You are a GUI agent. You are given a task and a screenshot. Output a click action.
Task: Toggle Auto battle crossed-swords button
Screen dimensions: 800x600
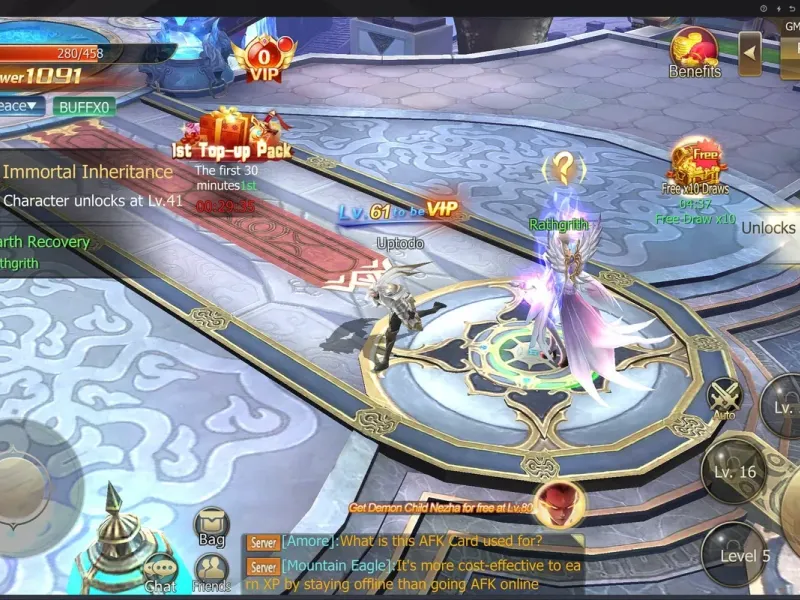724,398
